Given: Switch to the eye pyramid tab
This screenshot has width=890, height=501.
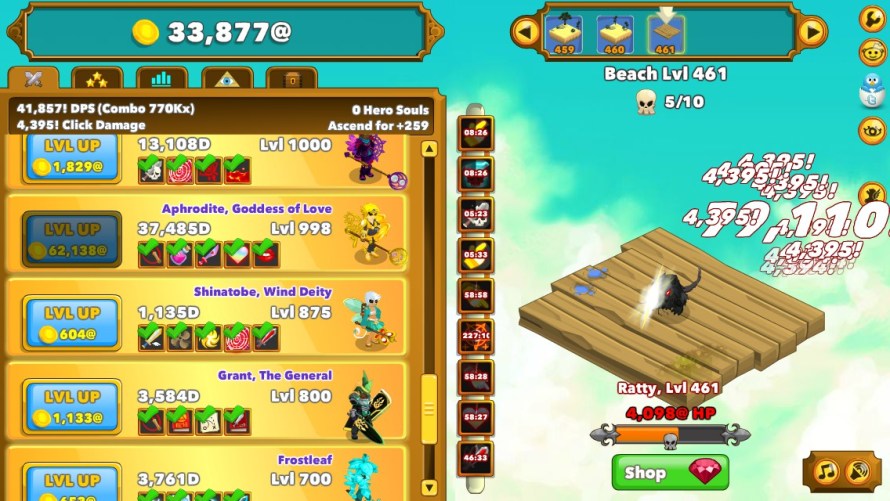Looking at the screenshot, I should coord(226,79).
